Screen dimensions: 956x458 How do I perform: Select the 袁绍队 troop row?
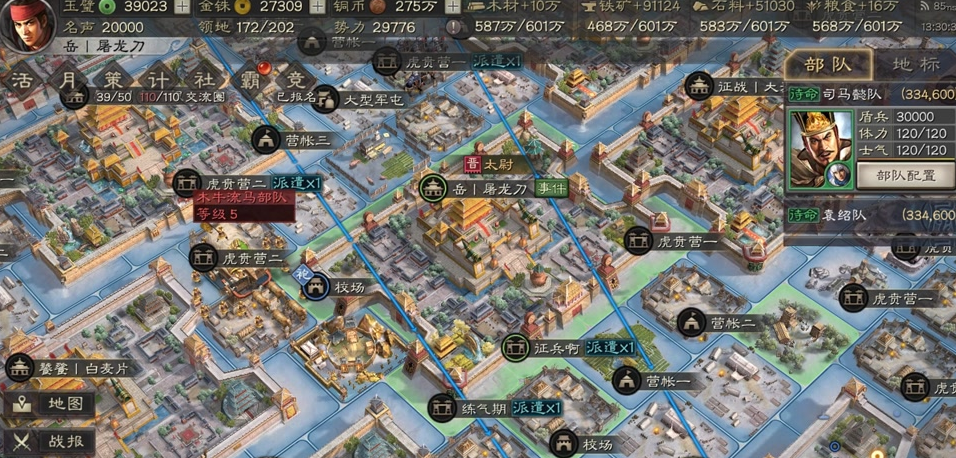[870, 215]
